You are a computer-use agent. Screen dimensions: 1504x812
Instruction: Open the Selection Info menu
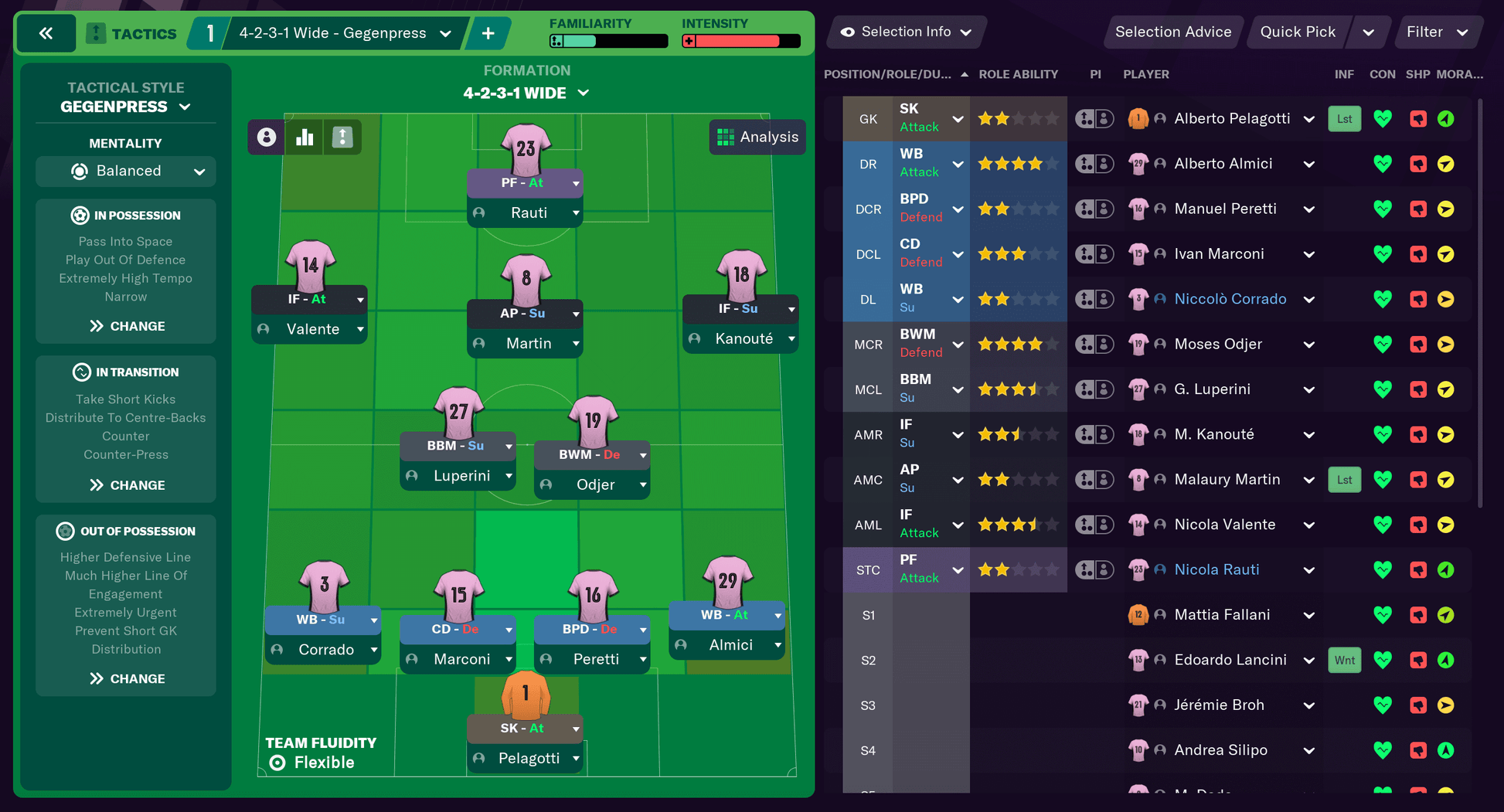[905, 32]
